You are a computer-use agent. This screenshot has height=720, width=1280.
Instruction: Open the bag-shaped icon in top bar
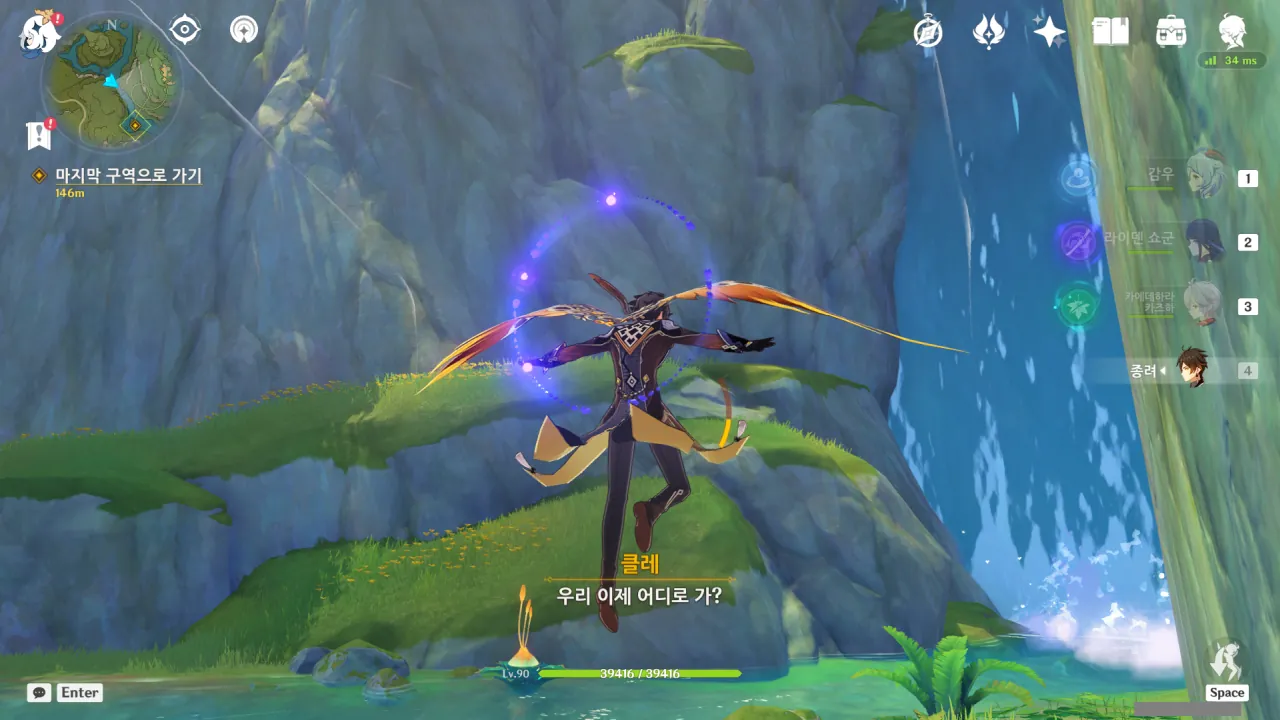pyautogui.click(x=1171, y=32)
